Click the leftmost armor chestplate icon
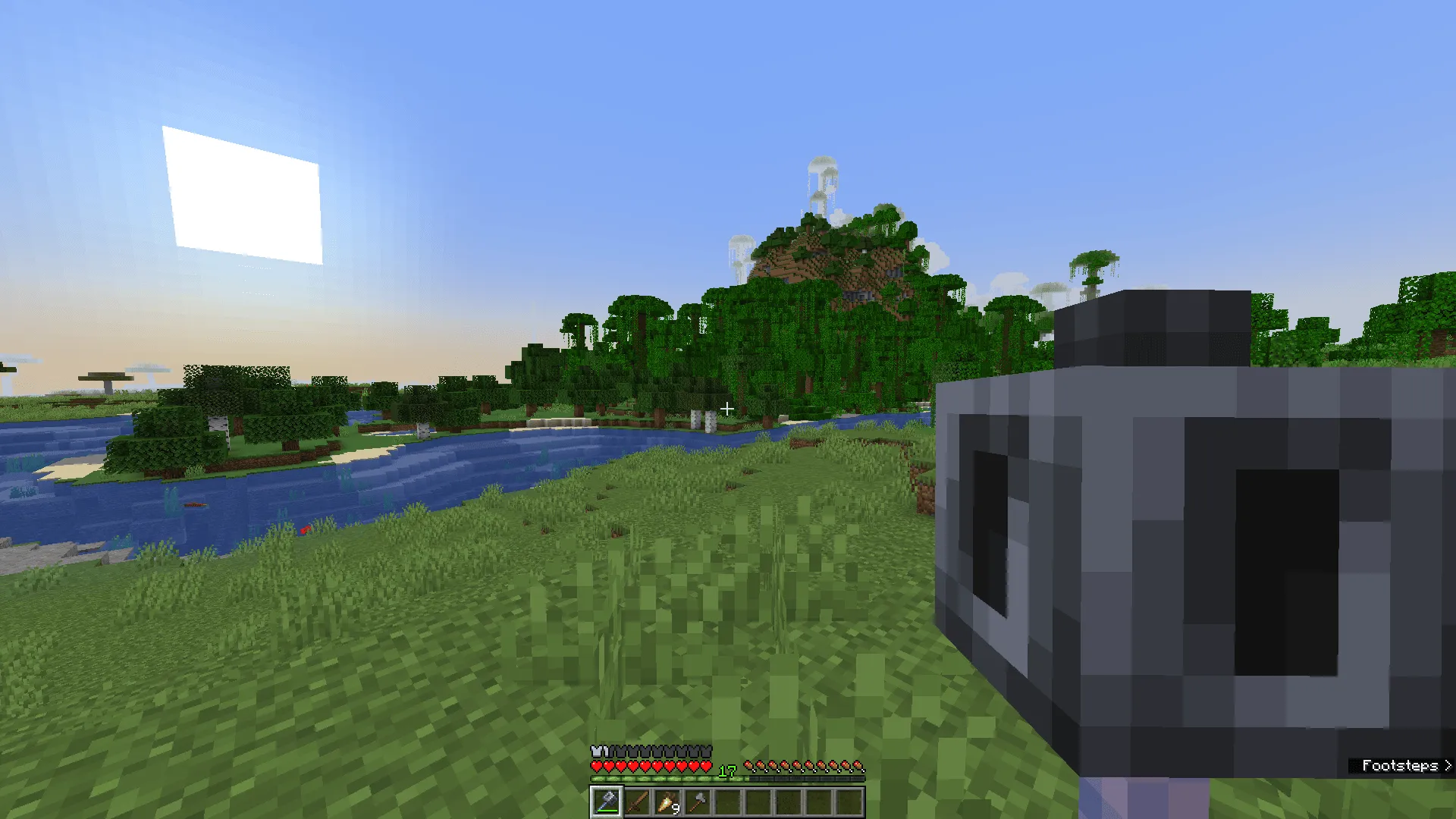This screenshot has height=819, width=1456. point(597,751)
